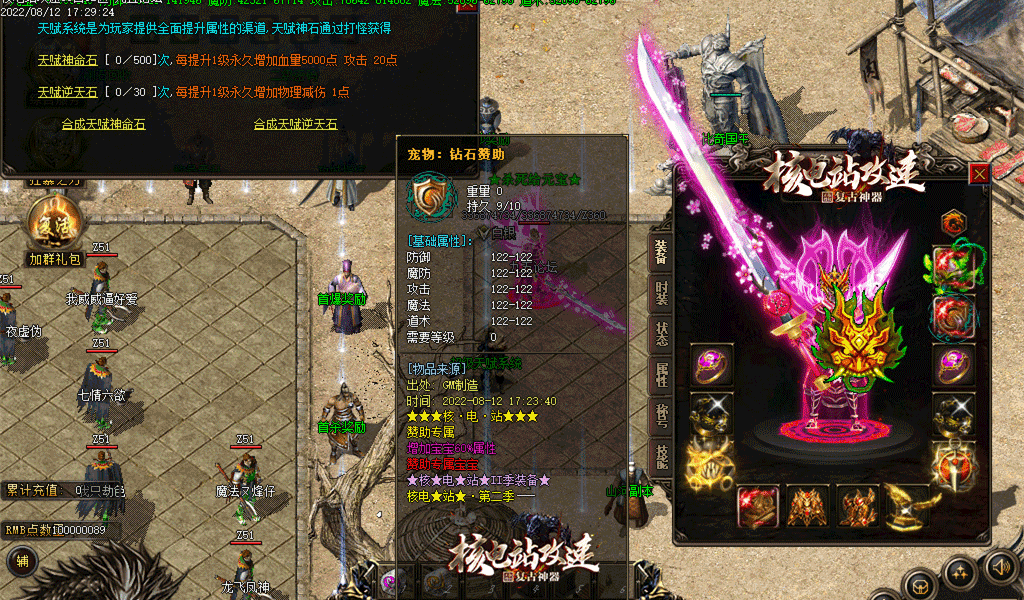Select the purple gem ring on left side
This screenshot has width=1024, height=600.
click(711, 365)
